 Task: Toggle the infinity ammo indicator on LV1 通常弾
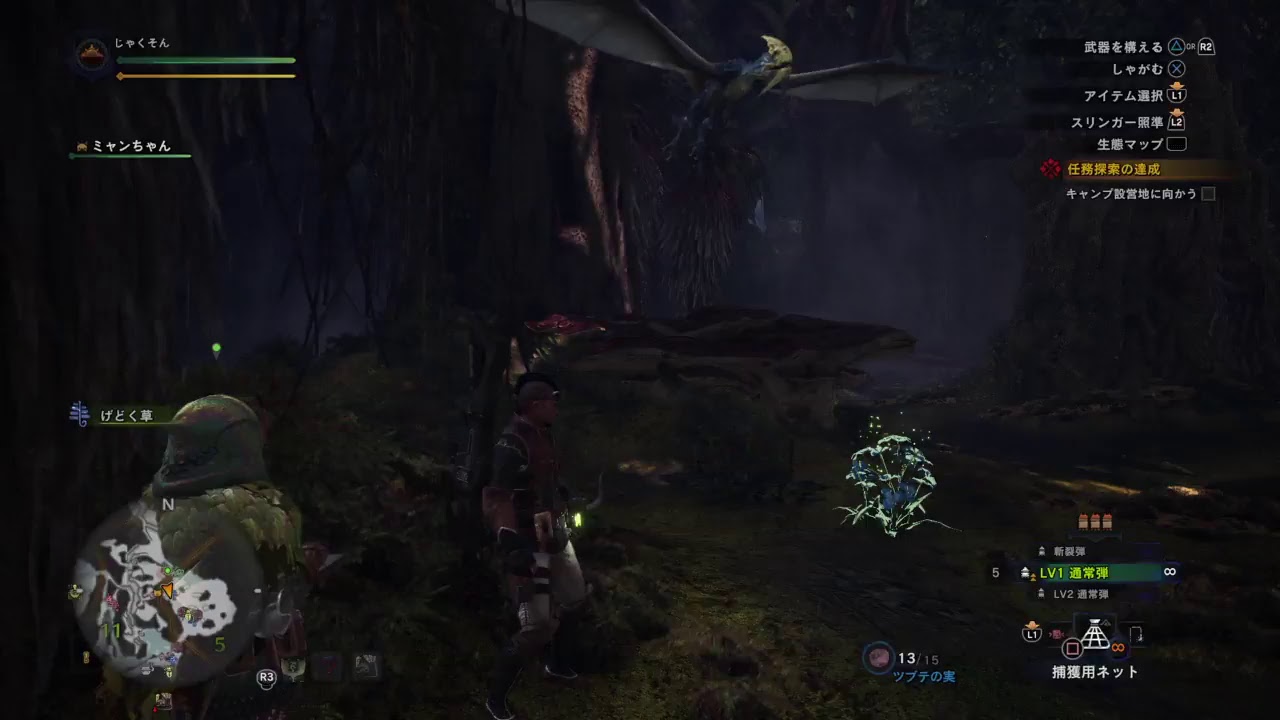(x=1170, y=572)
